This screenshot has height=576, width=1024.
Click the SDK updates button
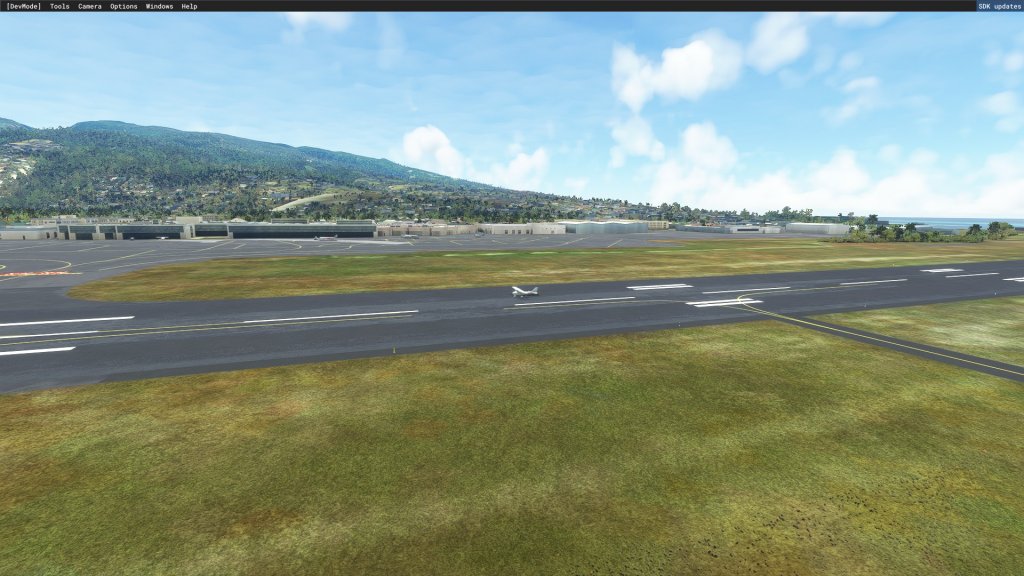point(999,6)
